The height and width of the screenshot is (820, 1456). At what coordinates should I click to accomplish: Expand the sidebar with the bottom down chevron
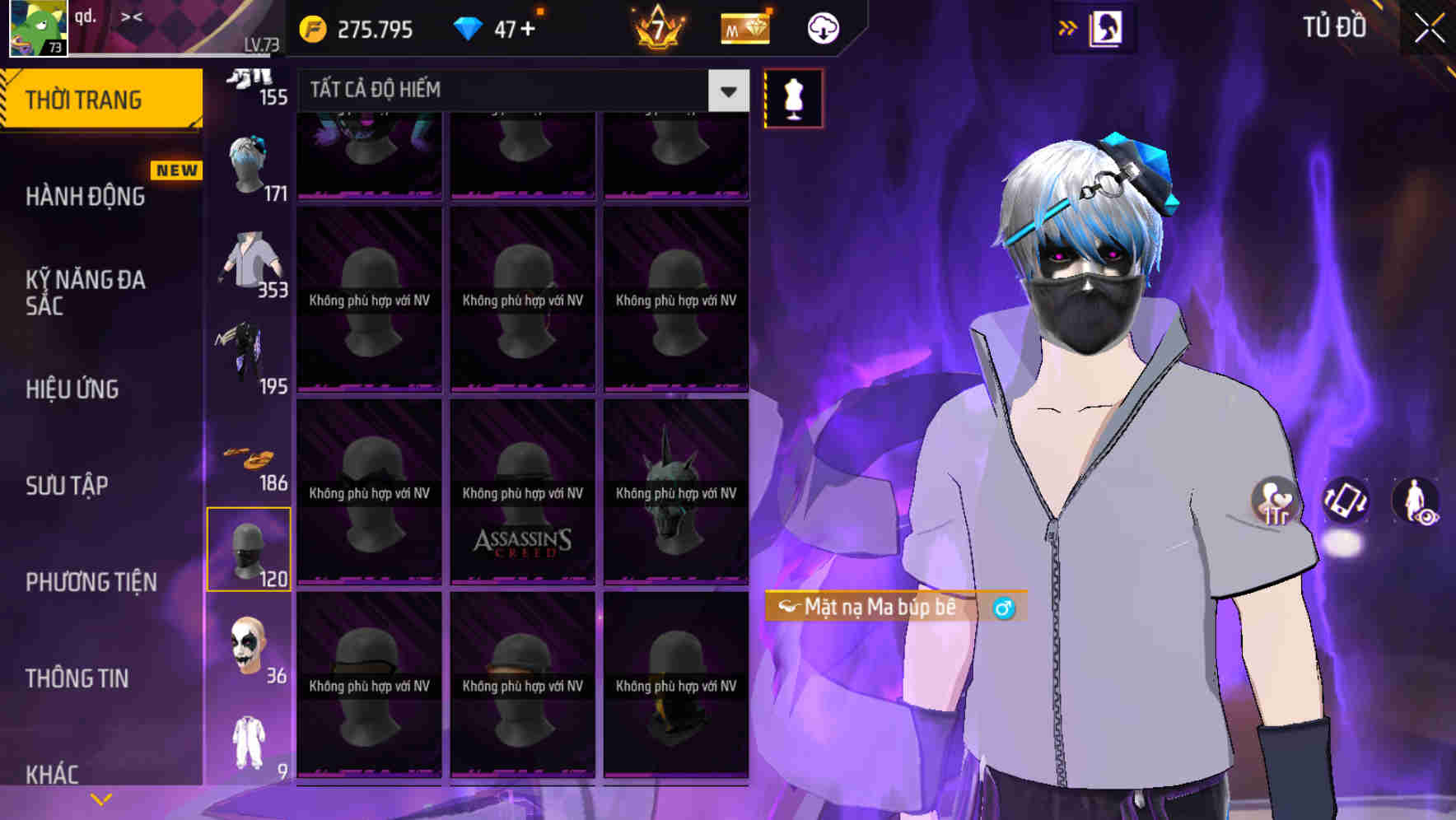tap(100, 798)
